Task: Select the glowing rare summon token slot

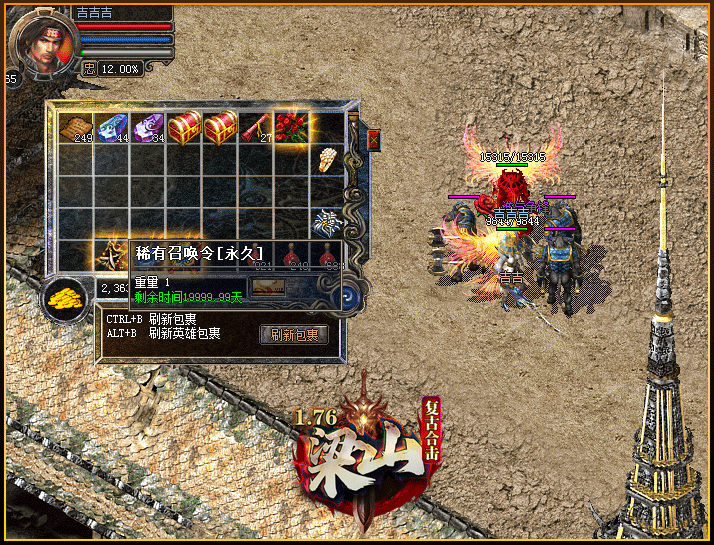Action: pos(111,254)
